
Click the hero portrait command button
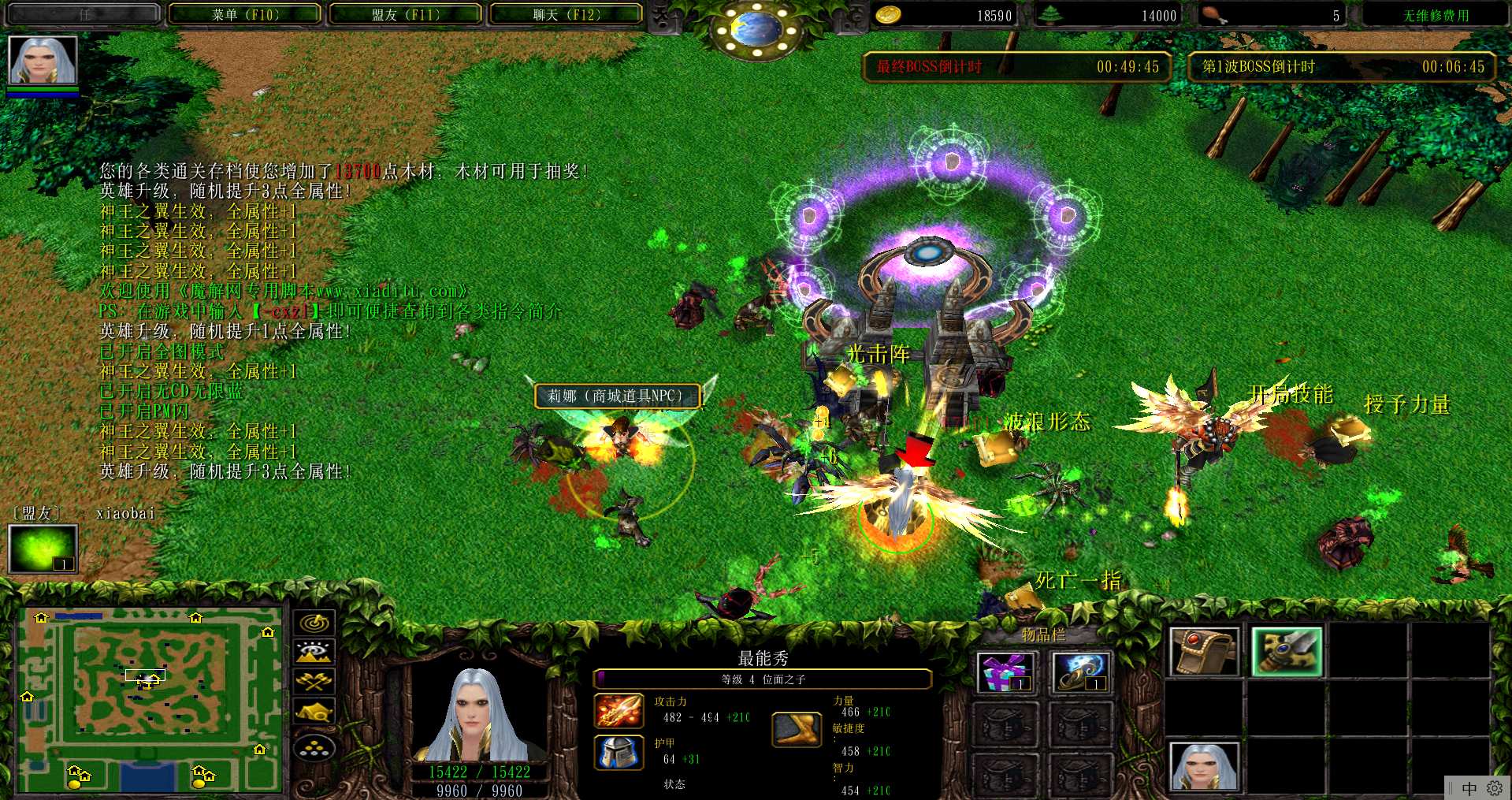(1204, 765)
